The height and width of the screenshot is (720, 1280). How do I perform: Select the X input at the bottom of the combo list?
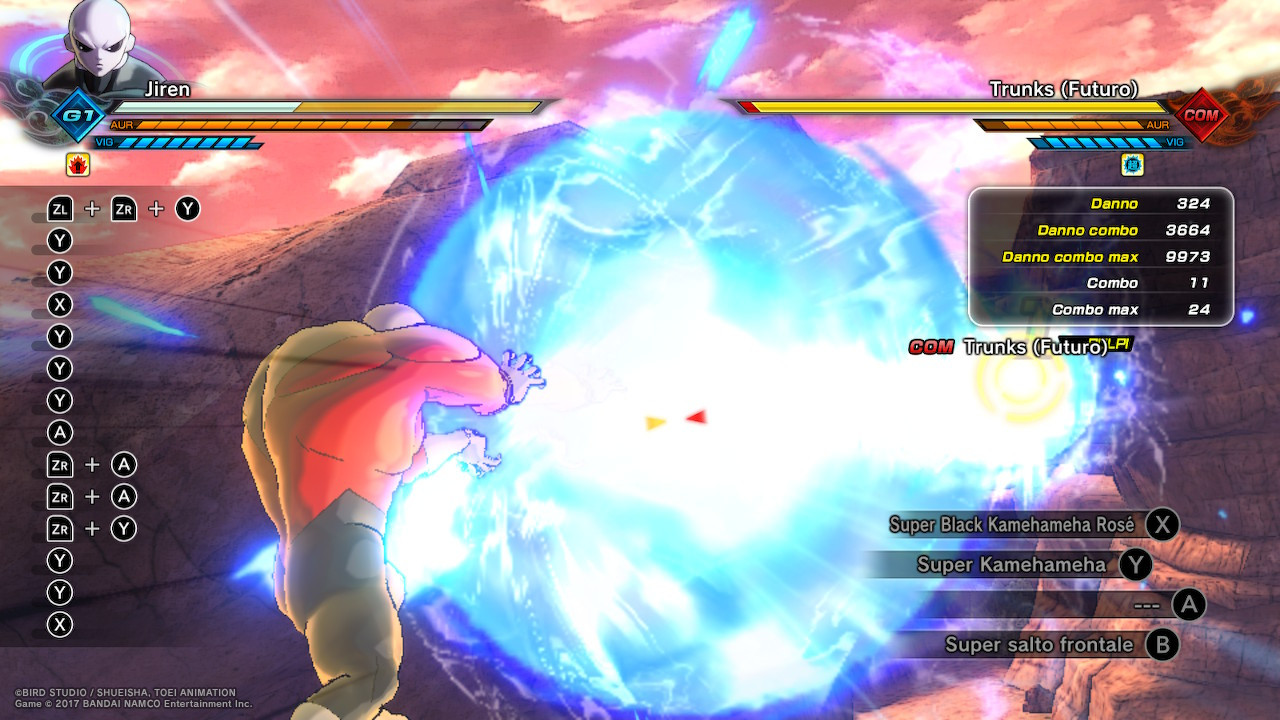(59, 624)
